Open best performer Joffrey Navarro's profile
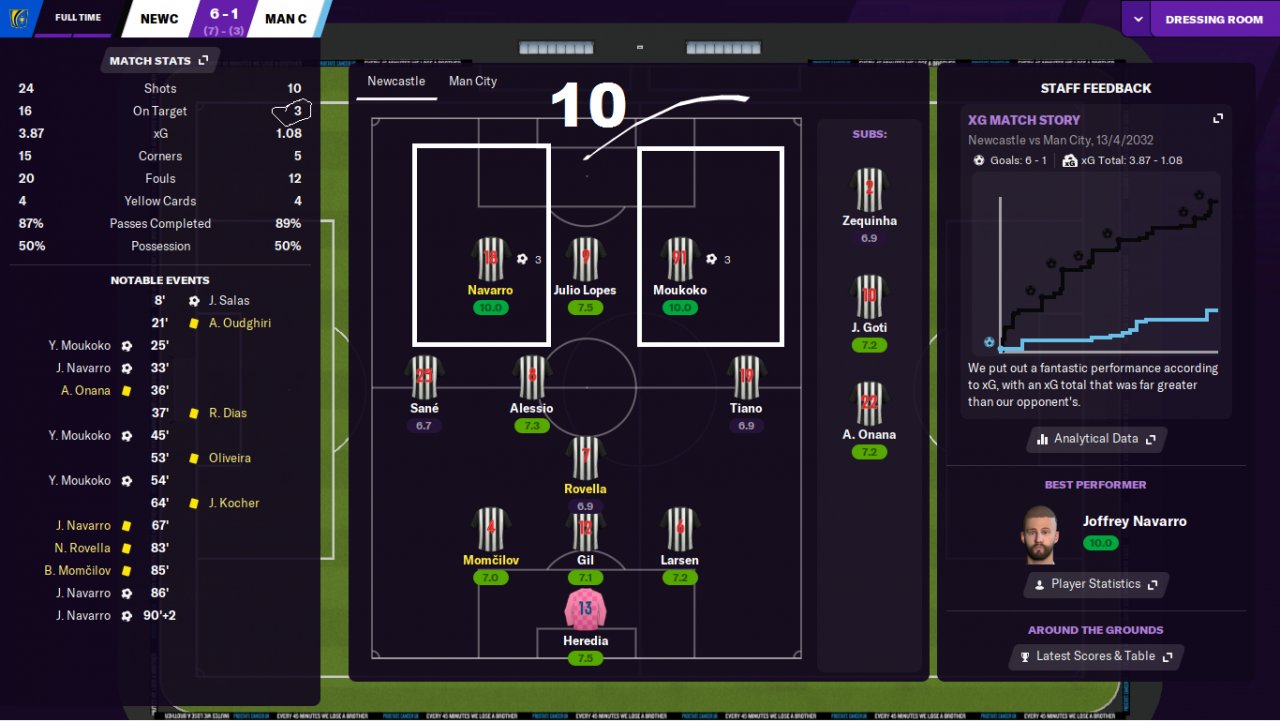The height and width of the screenshot is (722, 1280). point(1133,521)
